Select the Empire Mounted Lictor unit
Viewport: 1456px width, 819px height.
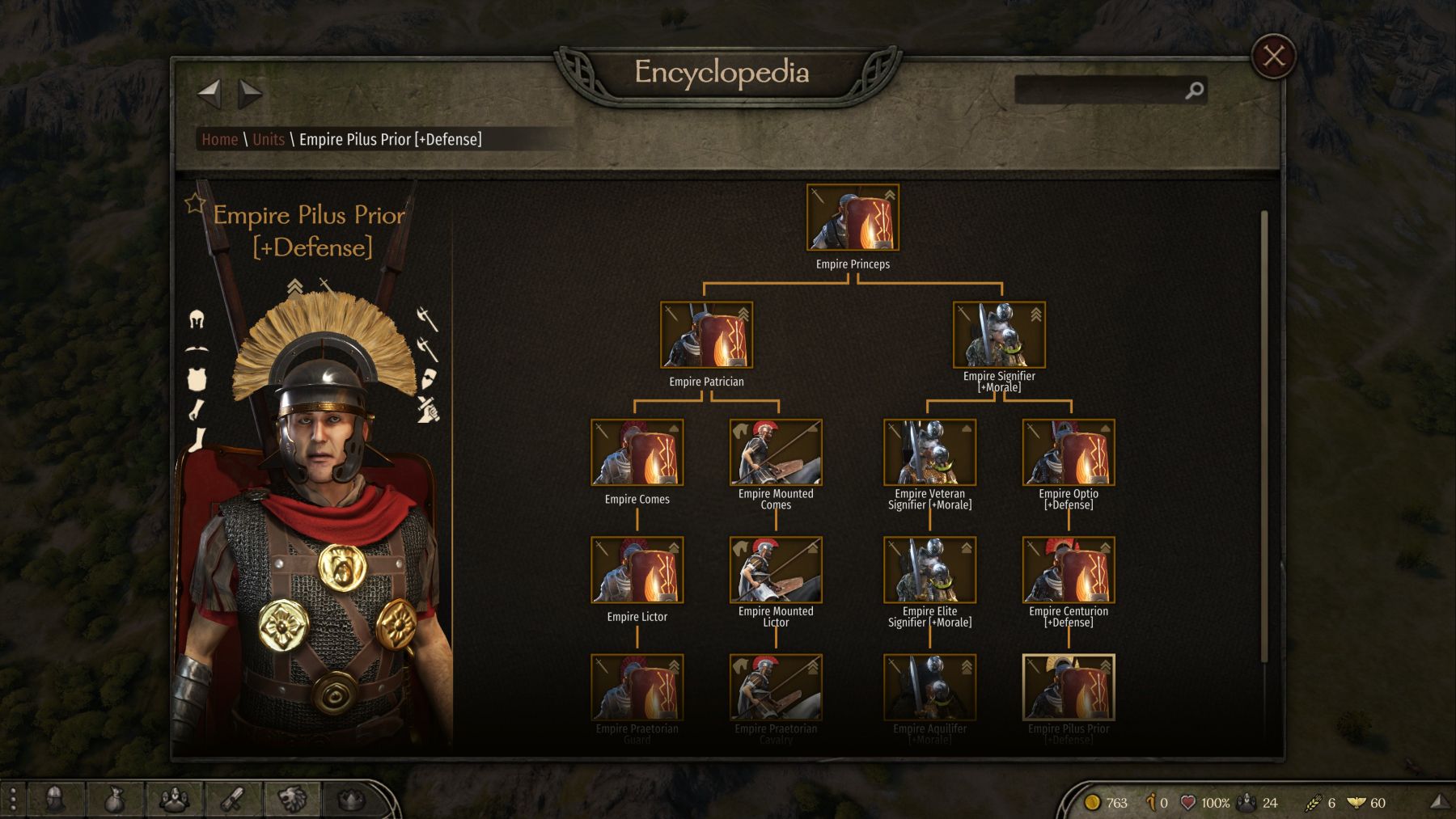776,570
